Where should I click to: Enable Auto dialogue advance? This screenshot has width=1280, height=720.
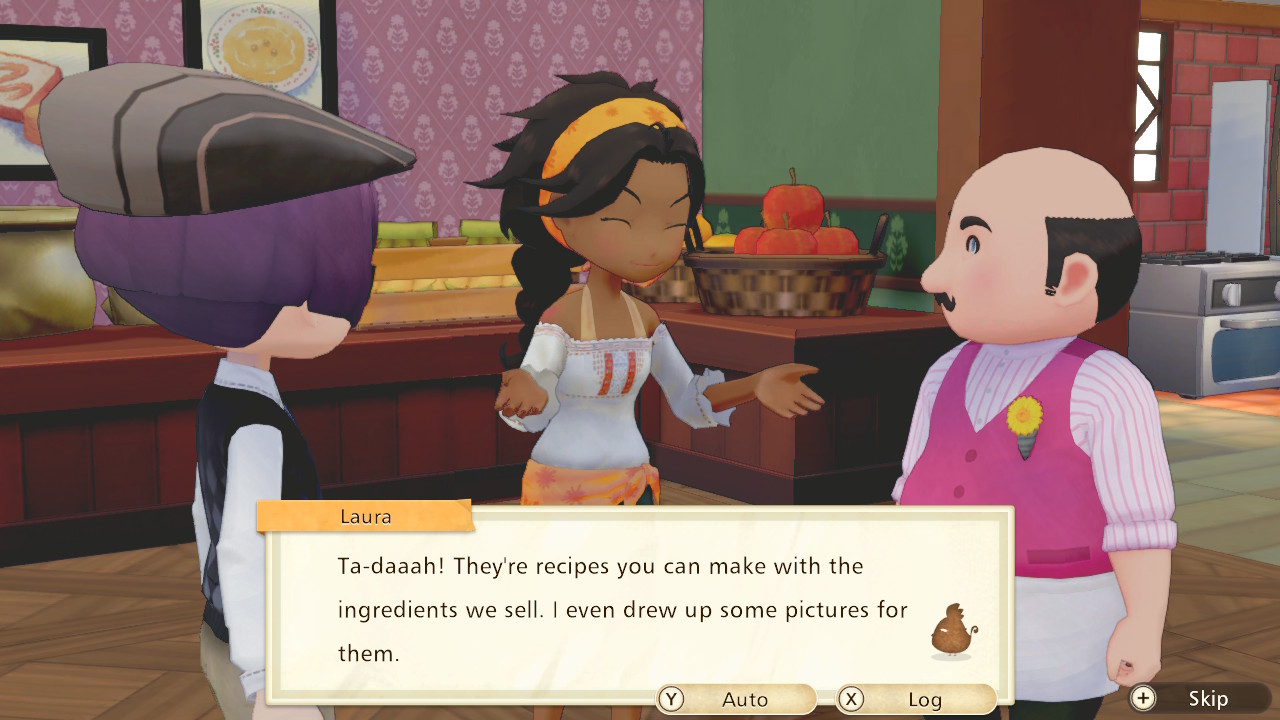coord(736,699)
